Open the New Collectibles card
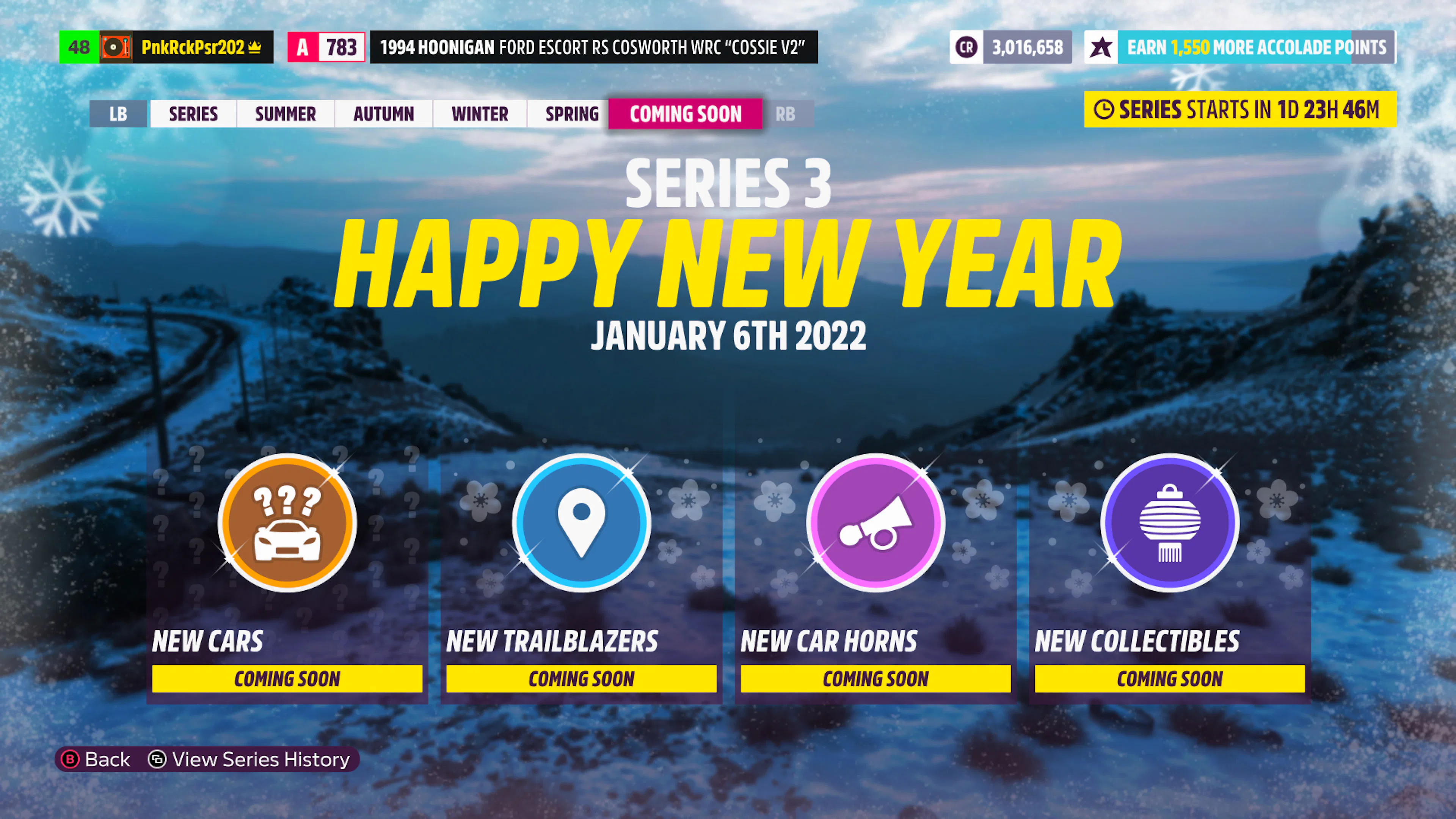The width and height of the screenshot is (1456, 819). coord(1169,576)
